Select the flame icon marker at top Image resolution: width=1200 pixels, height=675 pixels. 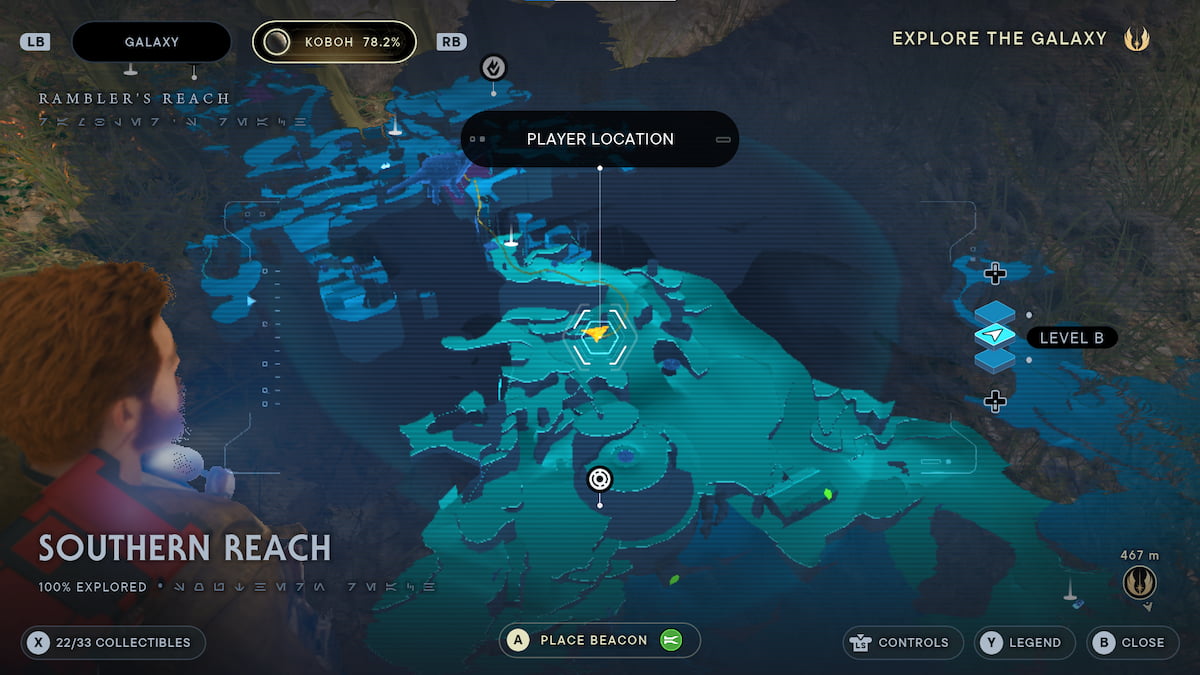pyautogui.click(x=493, y=67)
